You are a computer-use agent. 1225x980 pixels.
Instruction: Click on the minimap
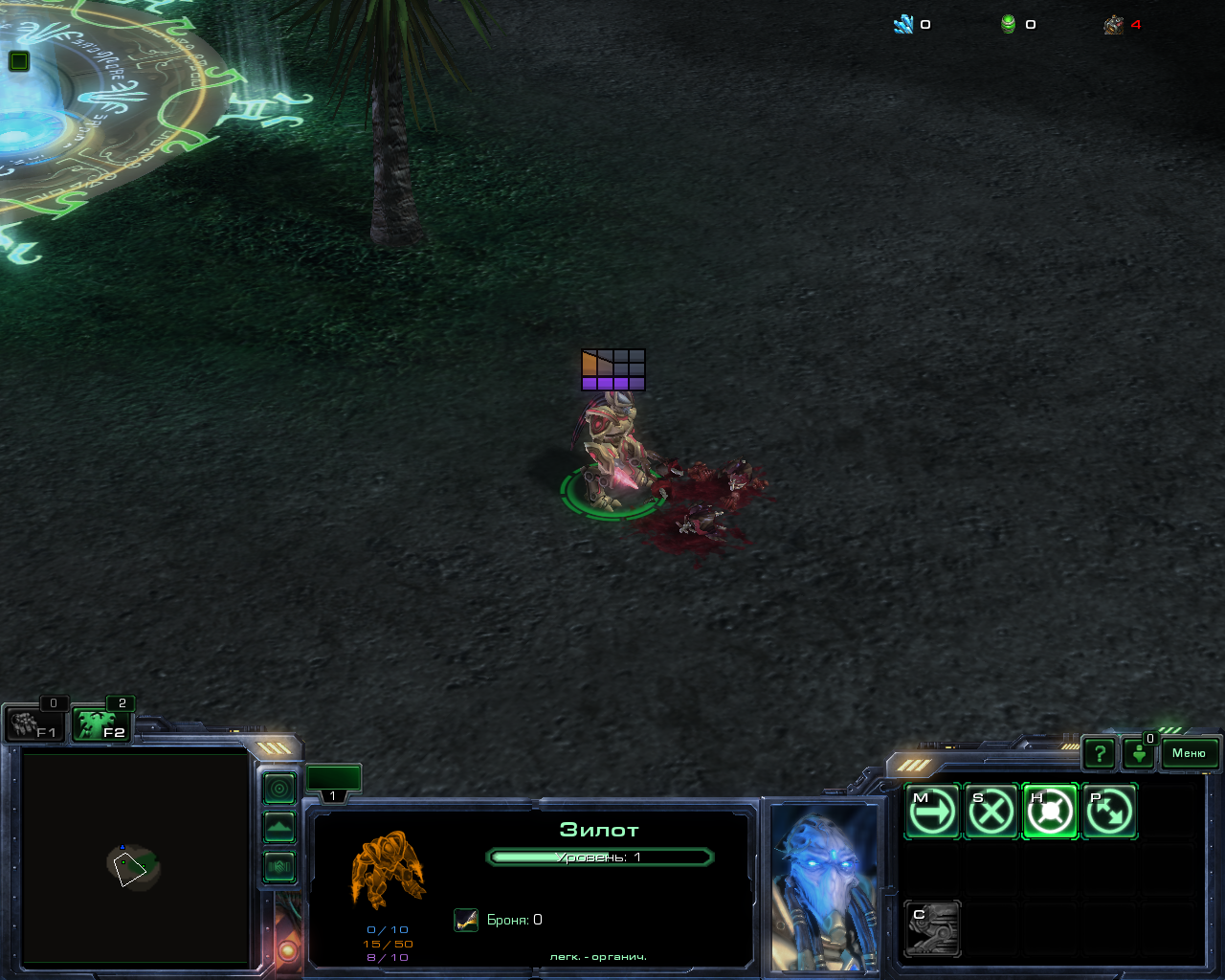(135, 857)
